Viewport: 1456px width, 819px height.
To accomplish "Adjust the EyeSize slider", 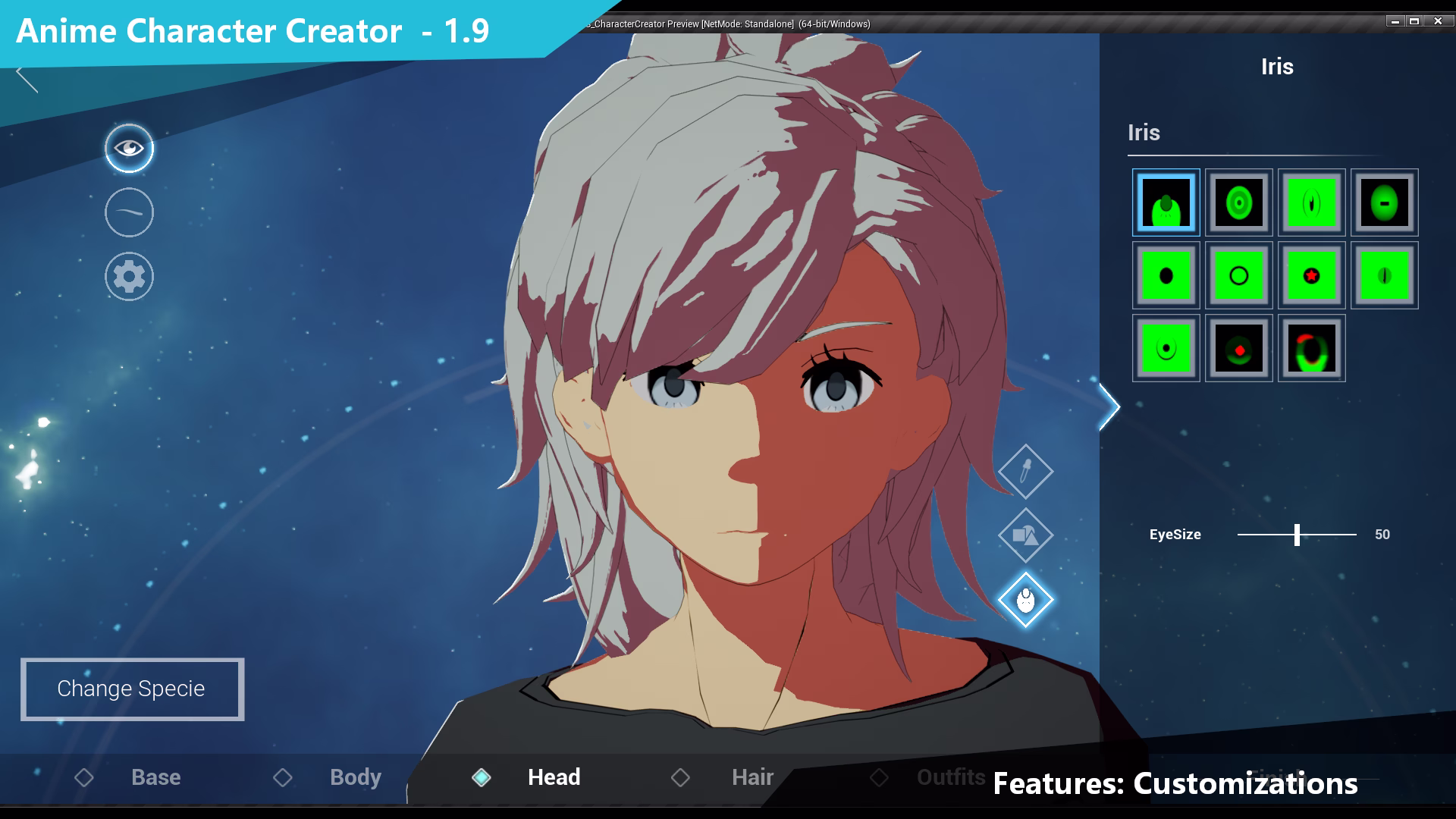I will pyautogui.click(x=1298, y=535).
